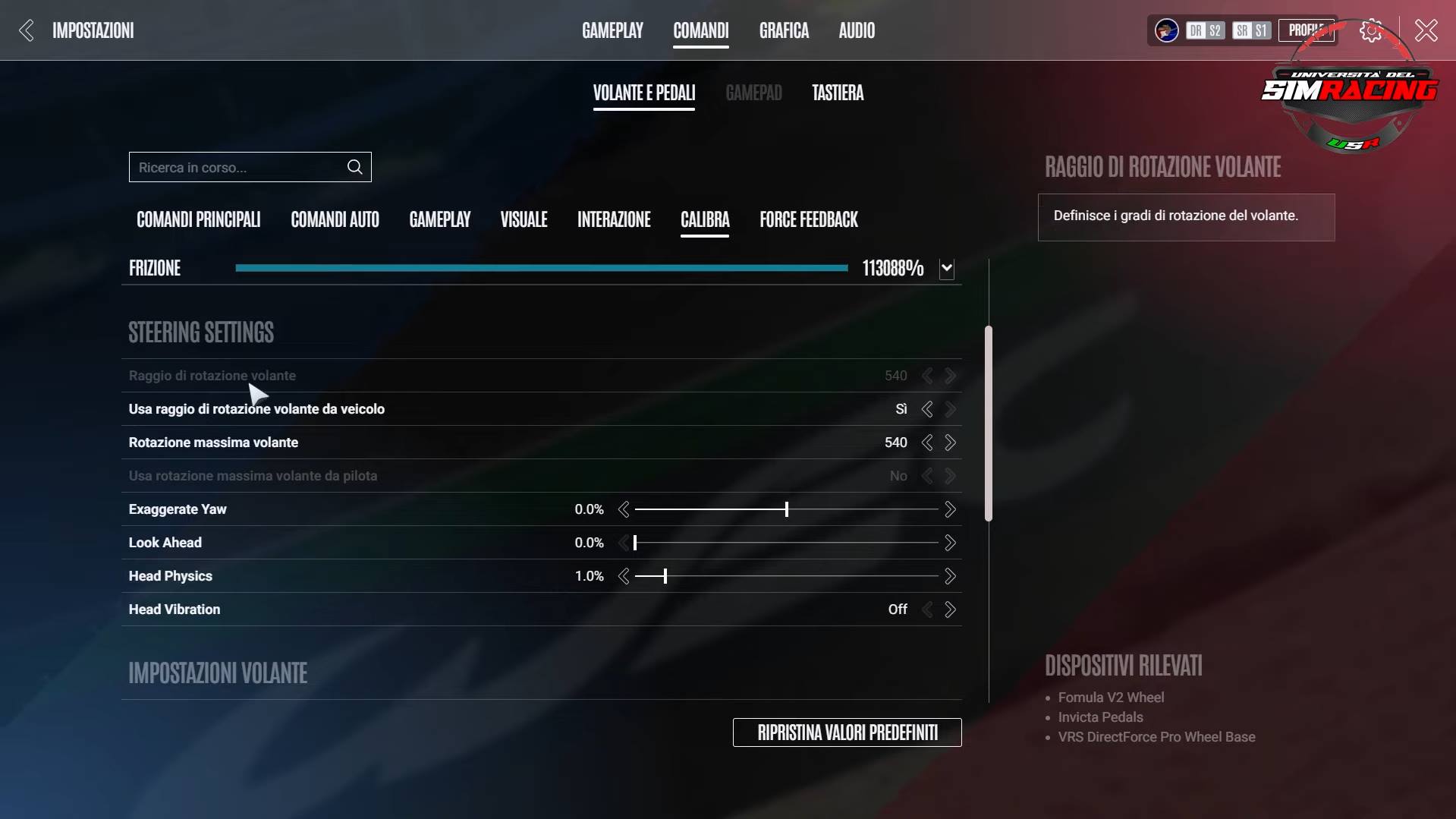Click the search magnifier icon

(354, 167)
